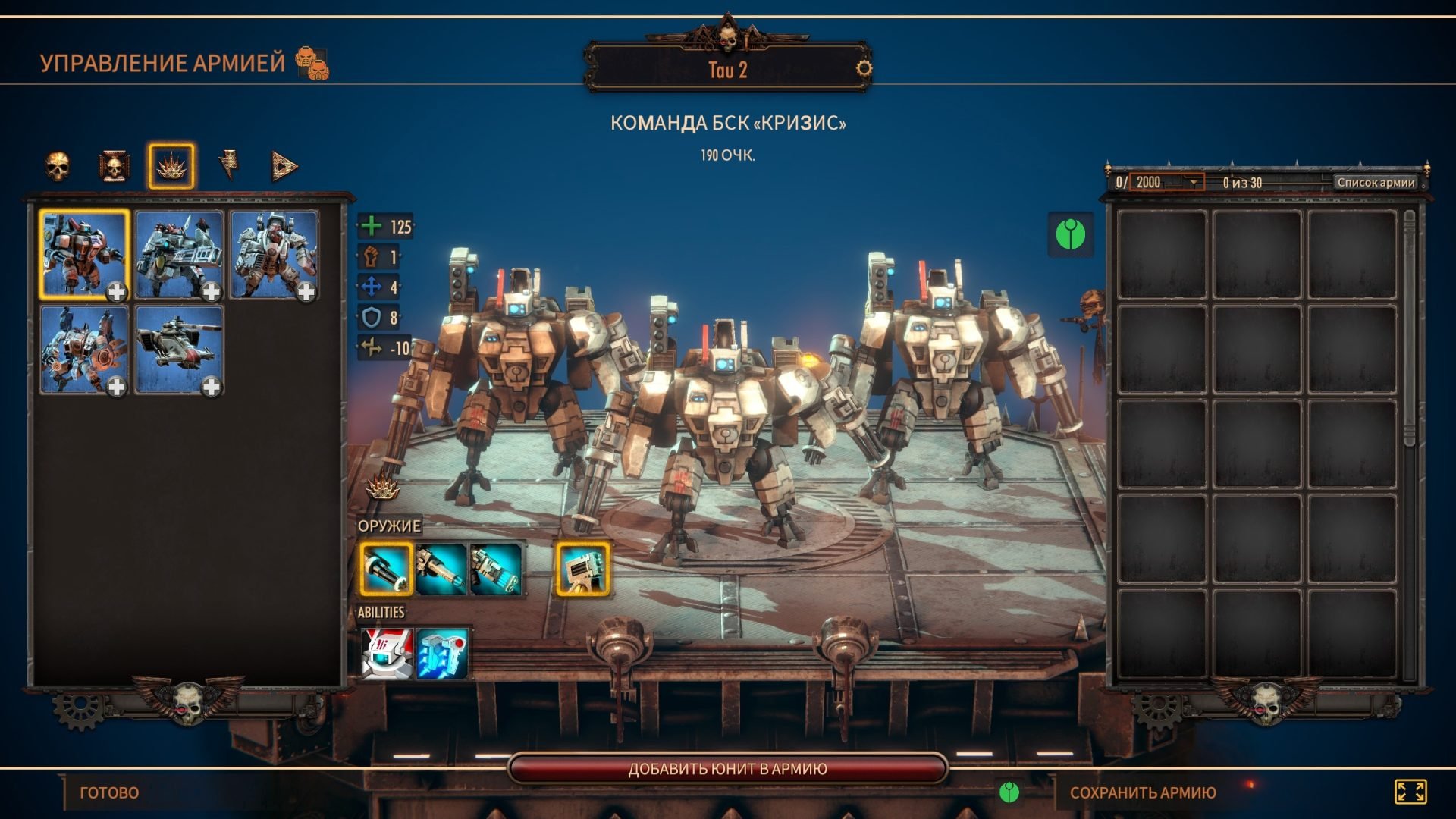Add the unit with ДОБАВИТЬ ЮНИТ В АРМИЮ
The width and height of the screenshot is (1456, 819).
[727, 769]
